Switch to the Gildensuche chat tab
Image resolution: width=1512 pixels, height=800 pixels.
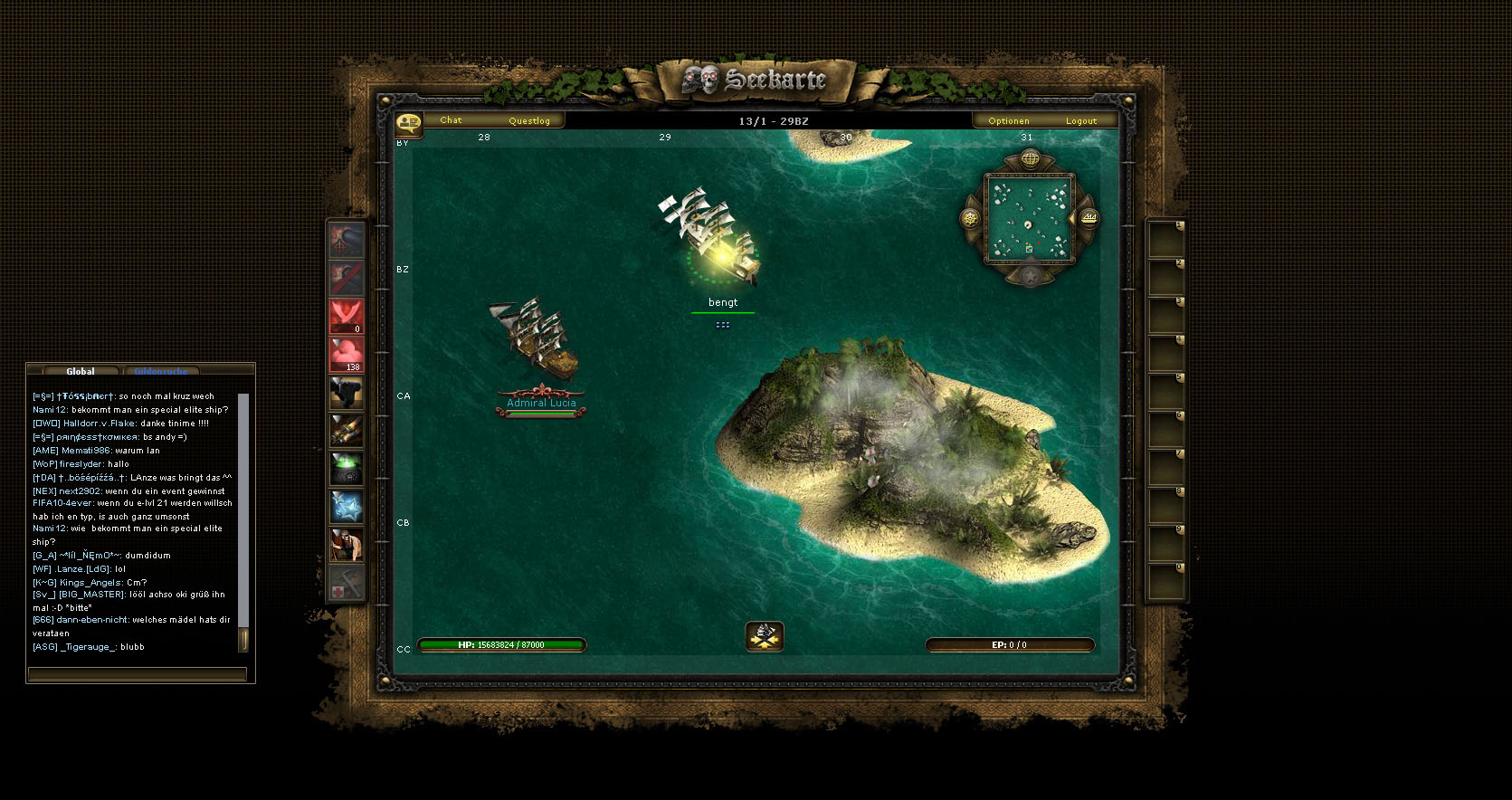161,371
